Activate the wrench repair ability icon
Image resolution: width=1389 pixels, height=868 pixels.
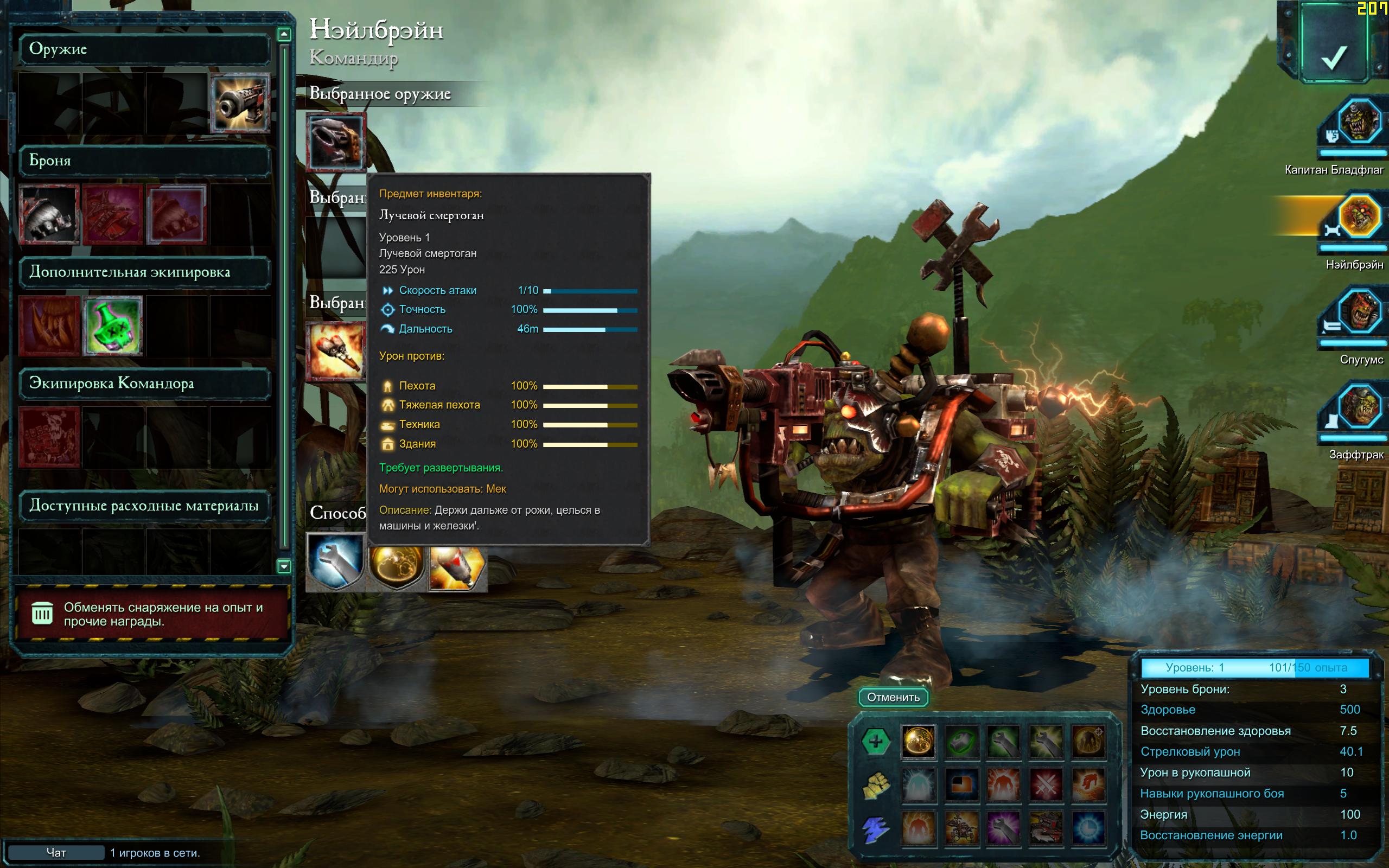[336, 561]
